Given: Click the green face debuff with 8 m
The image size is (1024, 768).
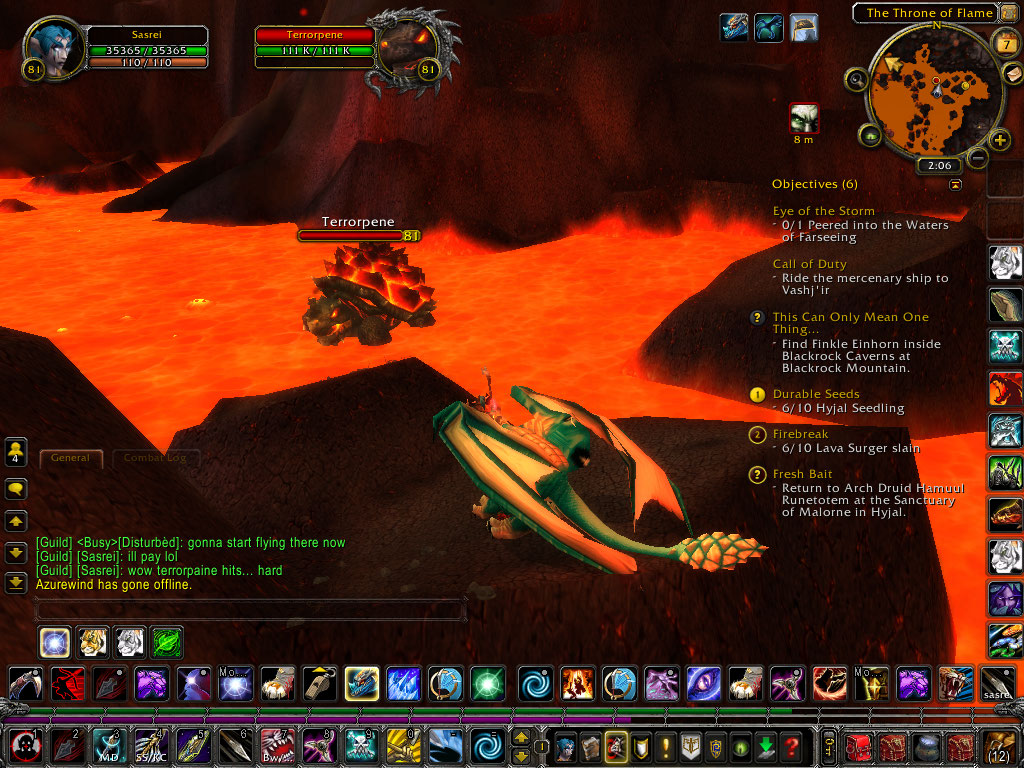Looking at the screenshot, I should 804,118.
